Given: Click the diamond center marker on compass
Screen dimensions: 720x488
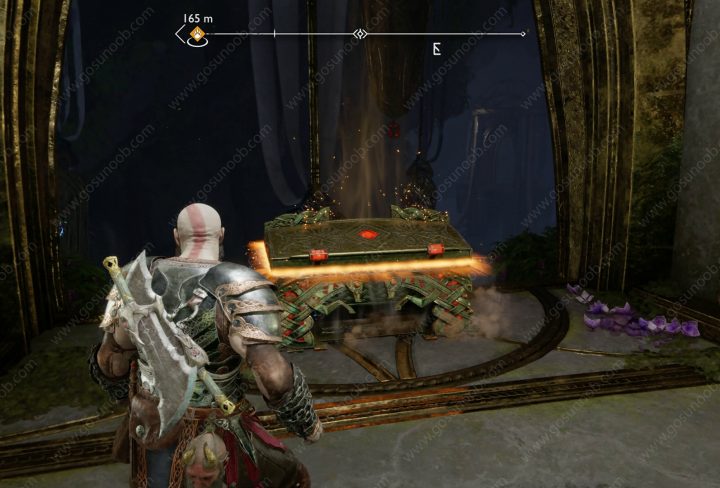Looking at the screenshot, I should (360, 34).
